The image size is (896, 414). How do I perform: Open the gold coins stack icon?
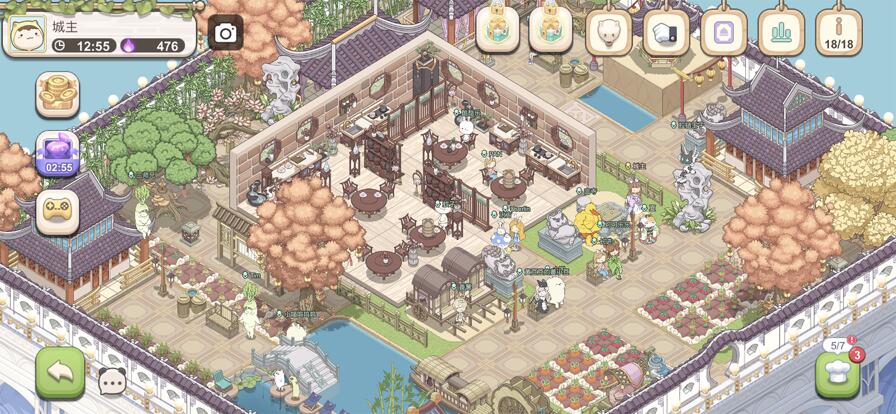tap(57, 95)
